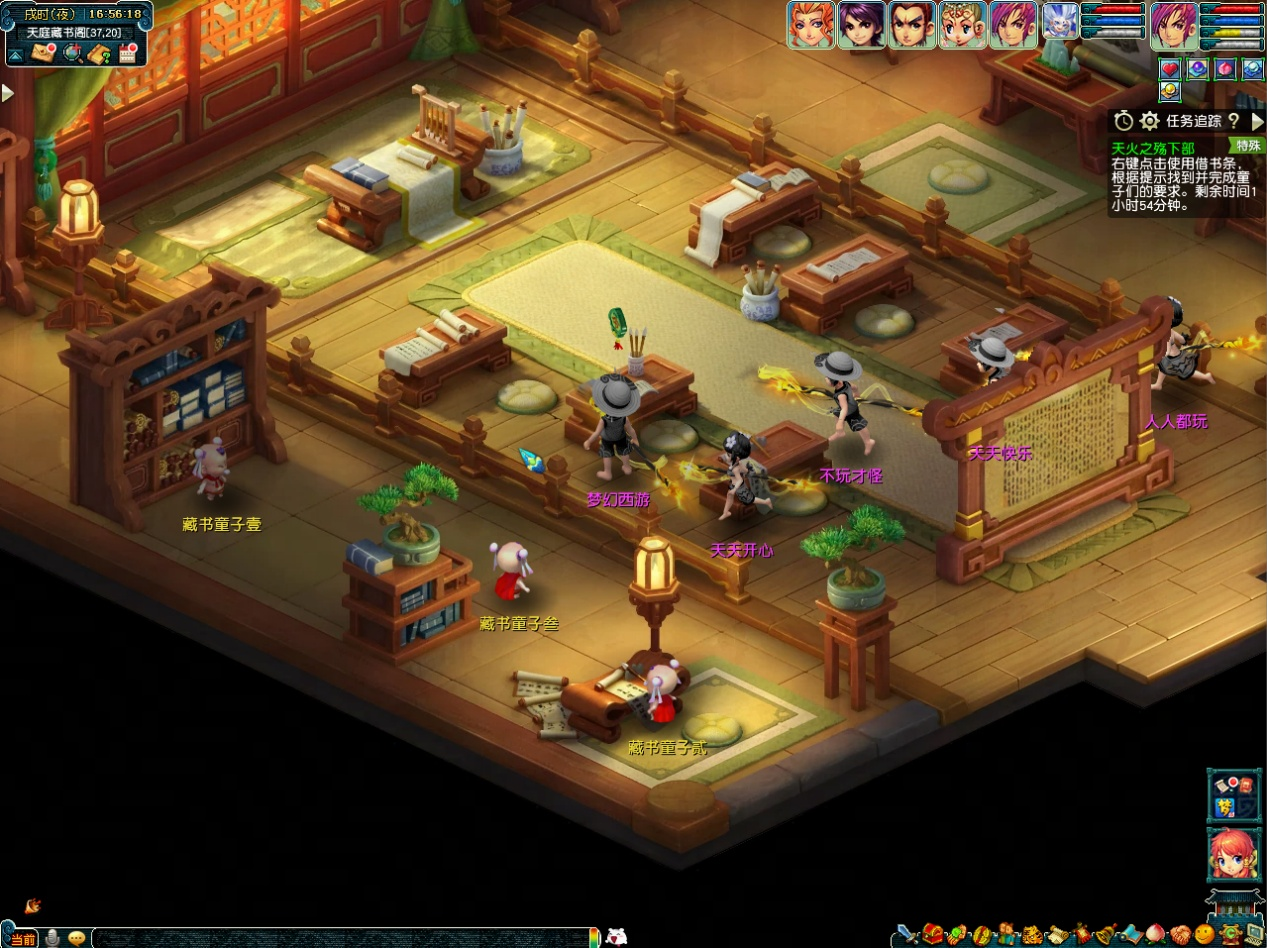Click the red-haired girl assistant portrait

click(x=1233, y=855)
